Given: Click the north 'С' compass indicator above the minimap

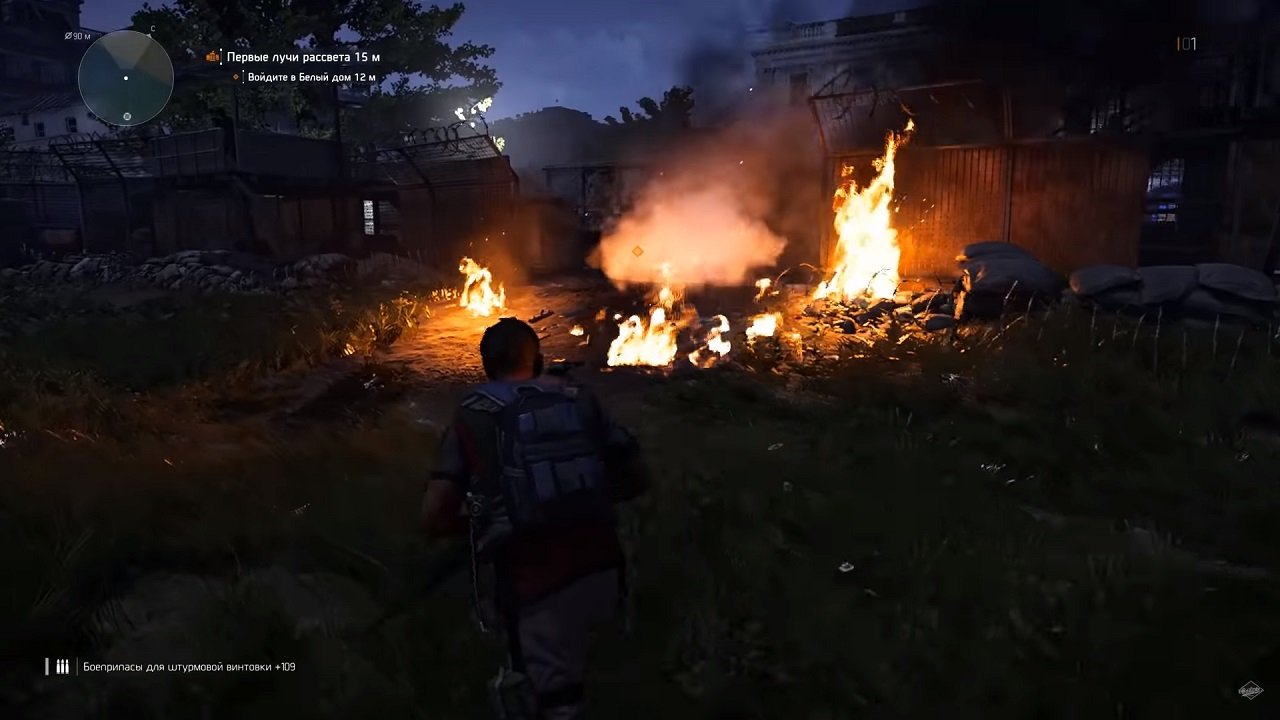Looking at the screenshot, I should [x=153, y=28].
